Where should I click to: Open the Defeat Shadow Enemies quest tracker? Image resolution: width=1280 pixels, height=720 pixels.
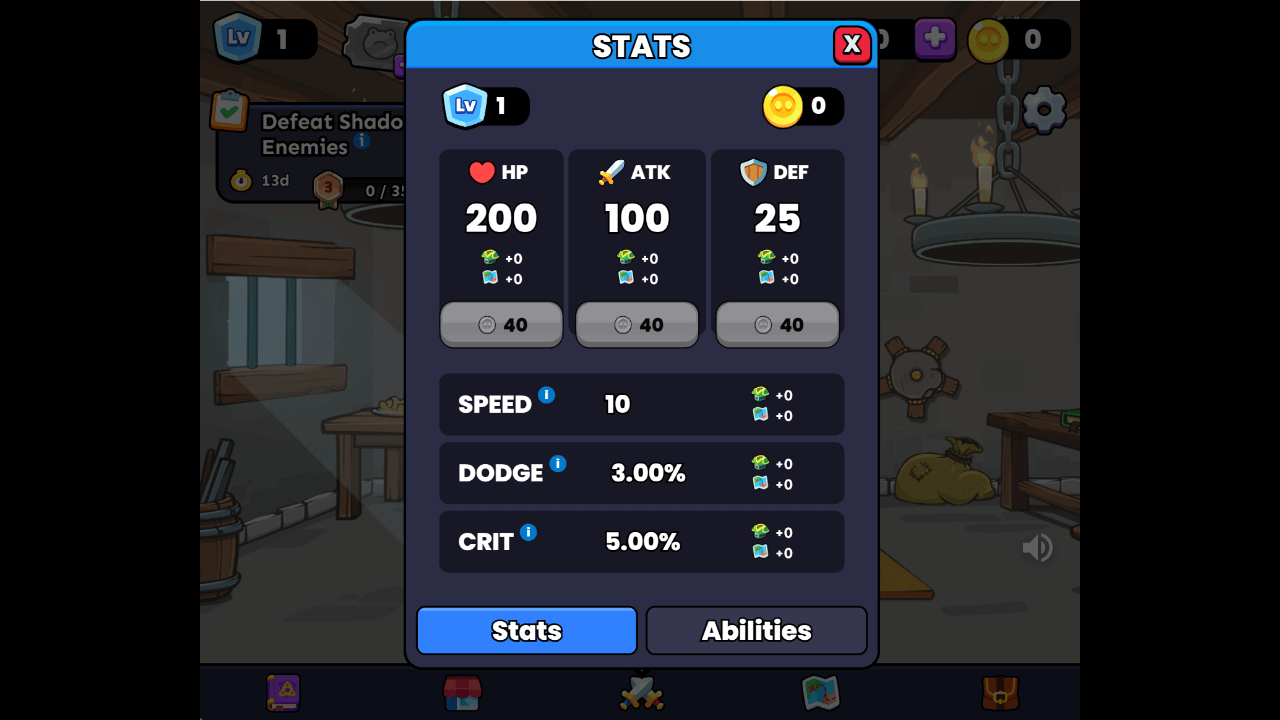tap(310, 150)
